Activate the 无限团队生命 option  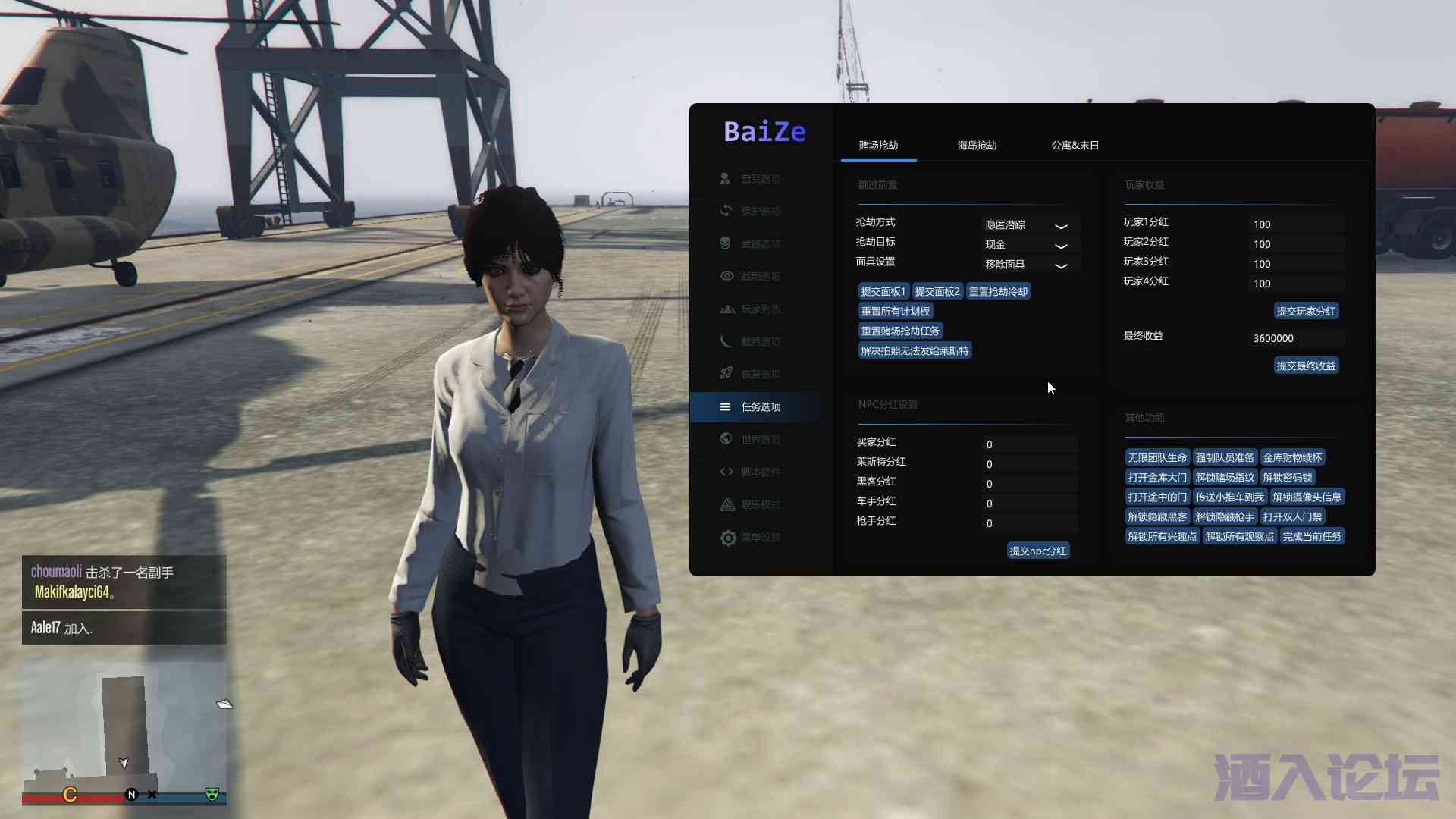pos(1156,458)
